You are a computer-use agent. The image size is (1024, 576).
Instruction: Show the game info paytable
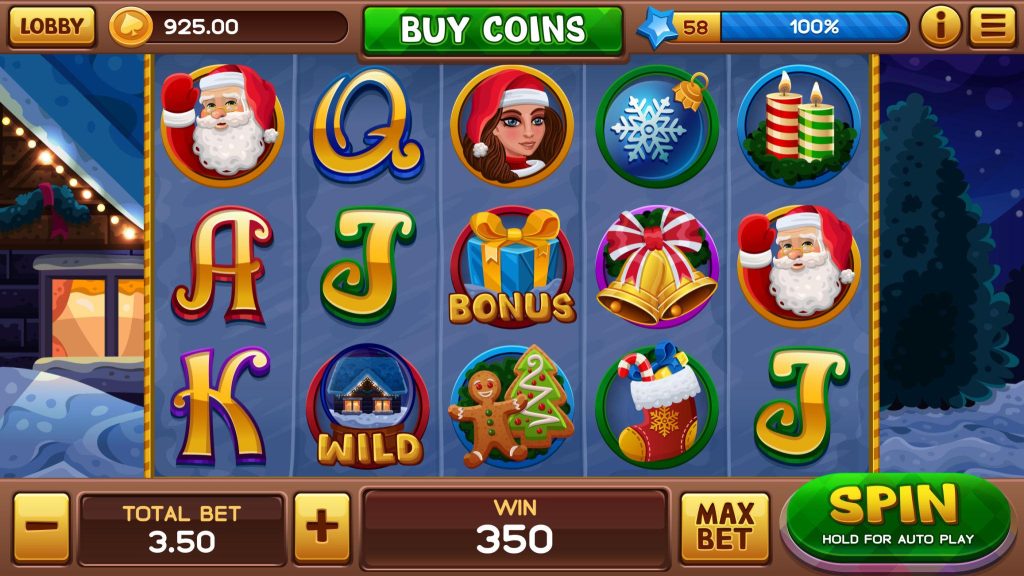point(940,27)
